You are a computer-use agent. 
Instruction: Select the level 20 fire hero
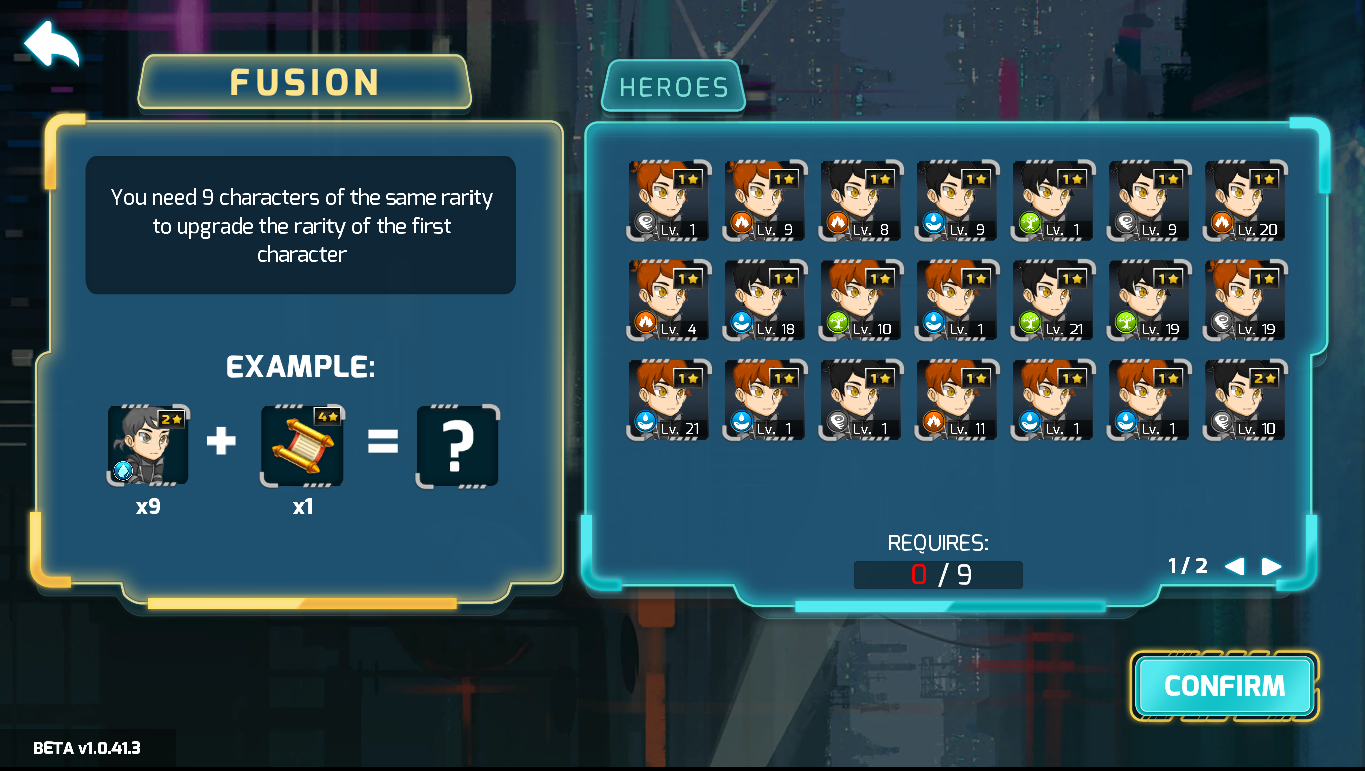tap(1245, 201)
